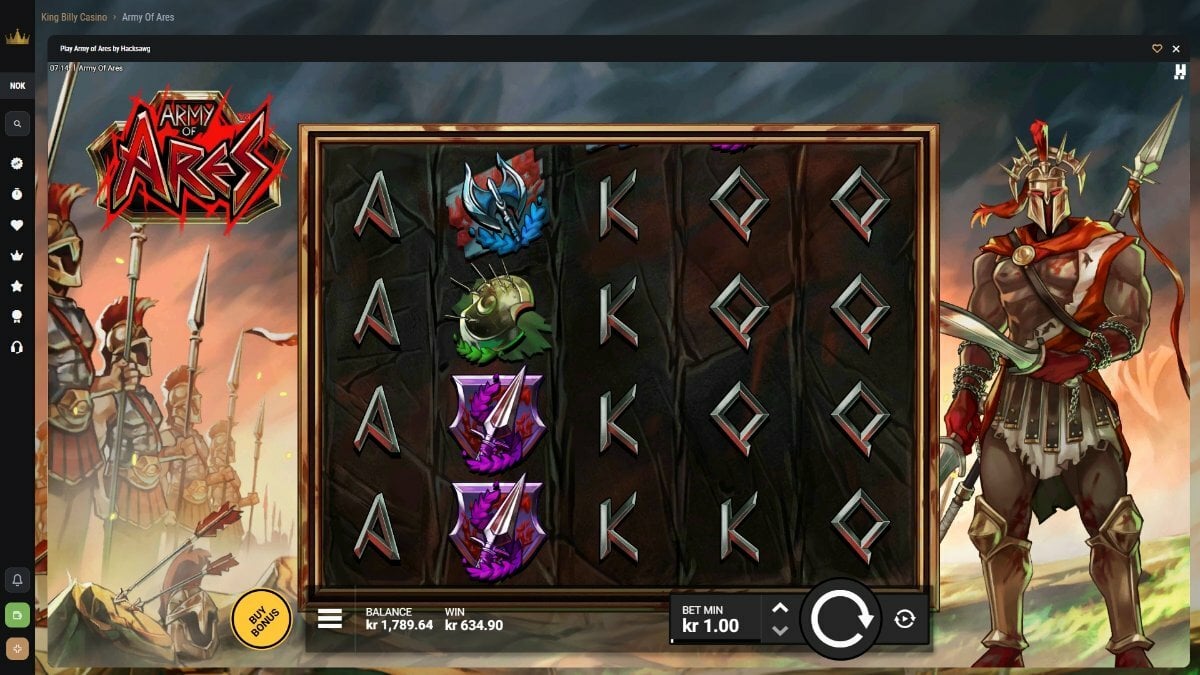This screenshot has height=675, width=1200.
Task: Open the hamburger game menu
Action: [x=330, y=619]
